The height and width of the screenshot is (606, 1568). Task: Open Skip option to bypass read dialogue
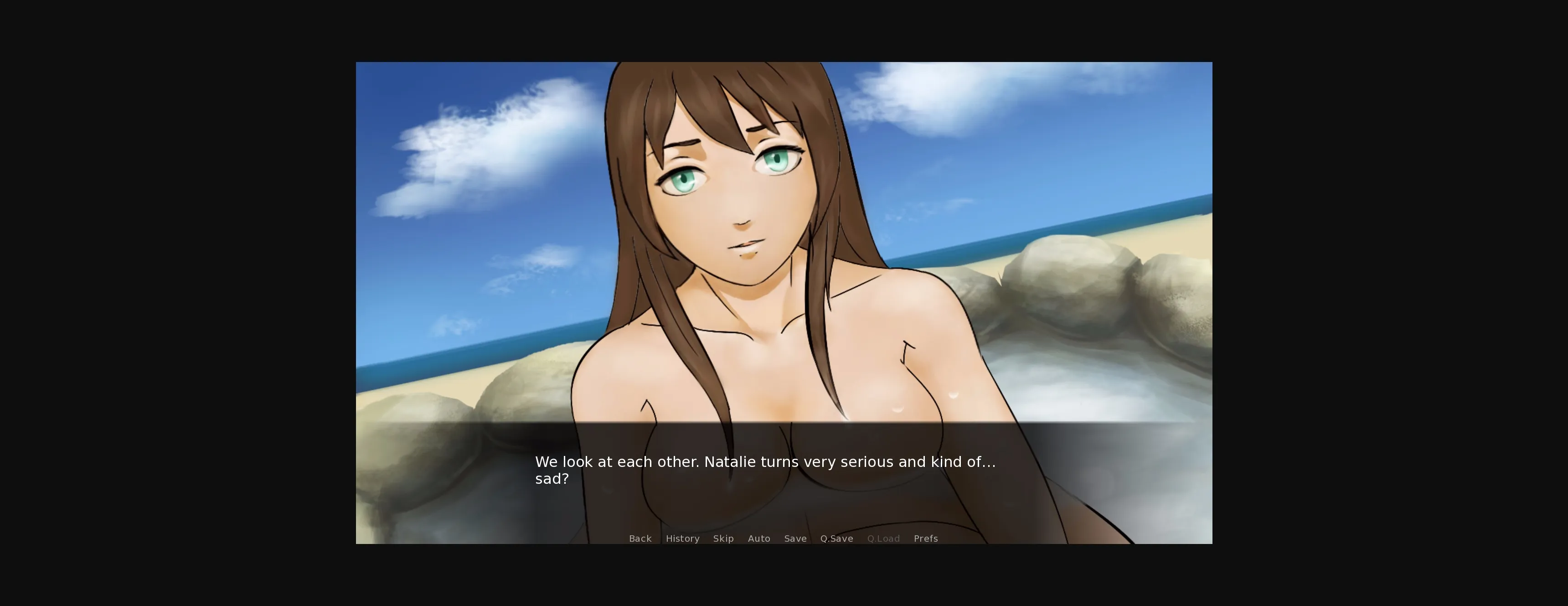[x=724, y=539]
